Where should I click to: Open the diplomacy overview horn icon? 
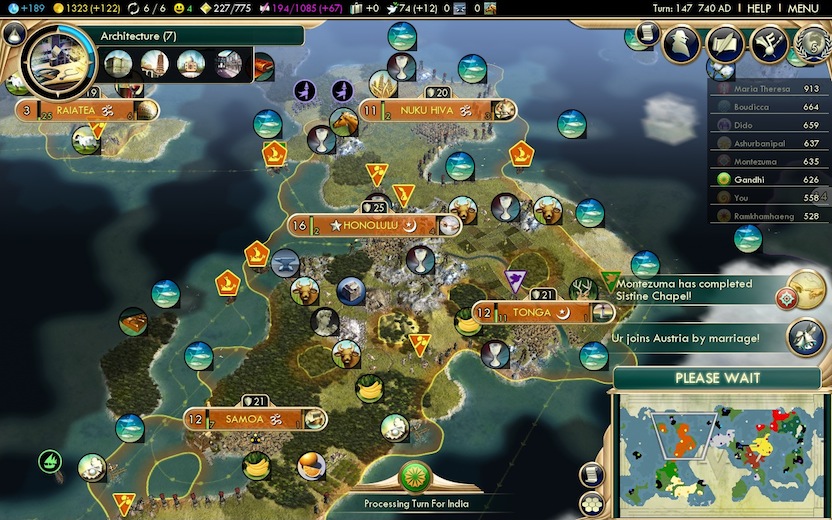tap(769, 44)
